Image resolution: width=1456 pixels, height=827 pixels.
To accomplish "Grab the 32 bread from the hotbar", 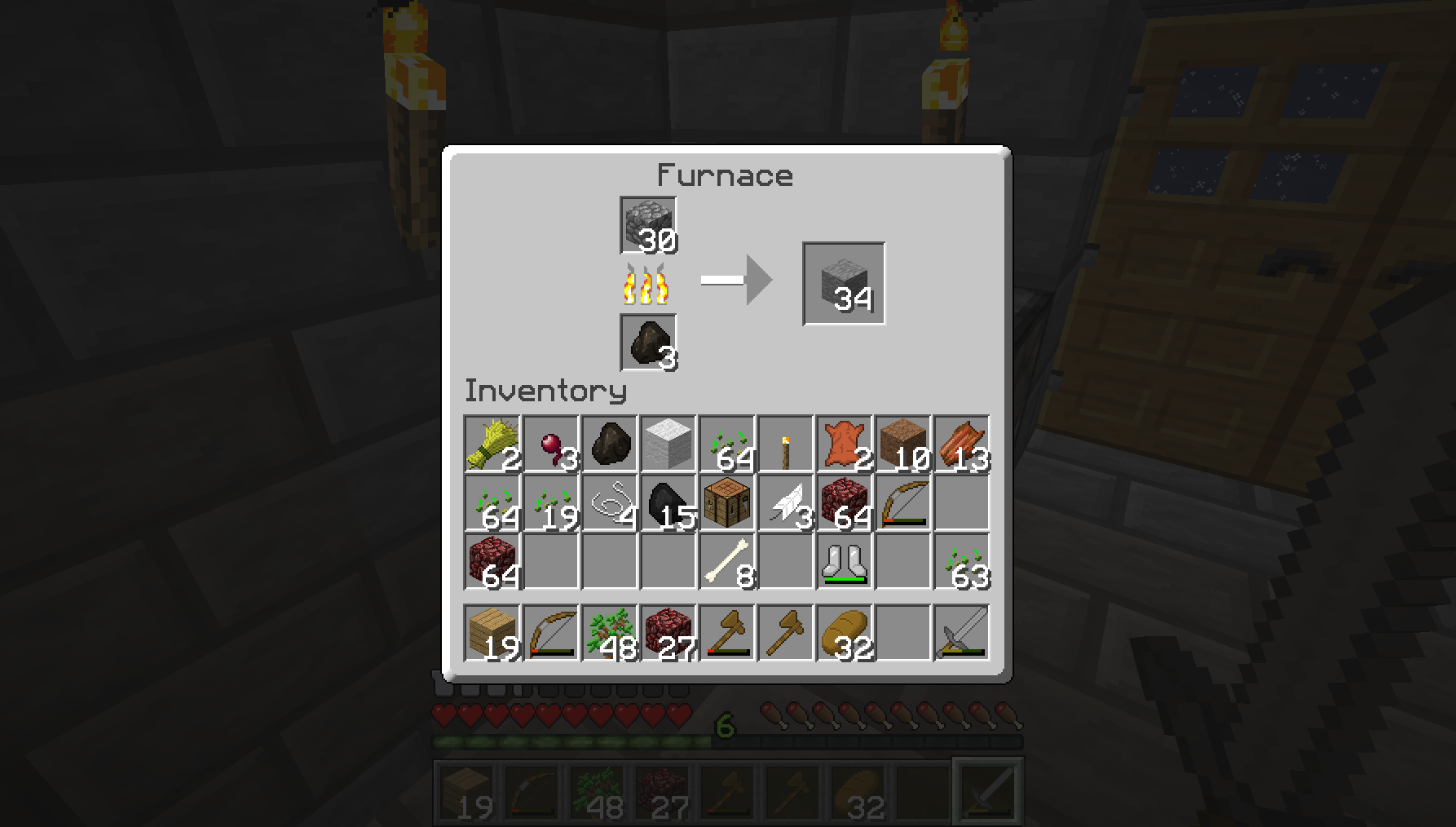I will 845,633.
